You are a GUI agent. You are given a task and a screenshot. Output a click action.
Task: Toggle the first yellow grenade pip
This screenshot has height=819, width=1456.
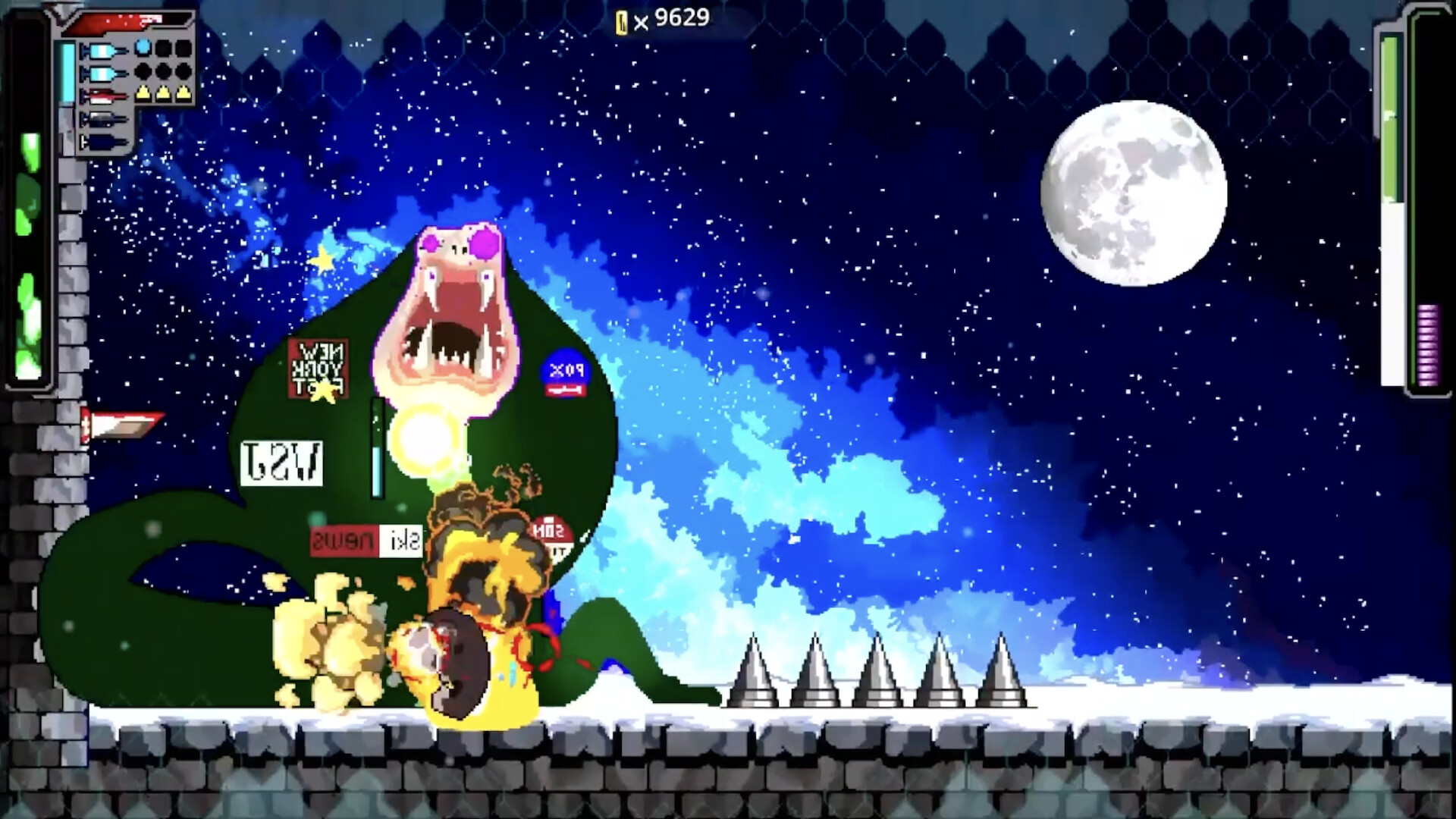click(x=143, y=93)
